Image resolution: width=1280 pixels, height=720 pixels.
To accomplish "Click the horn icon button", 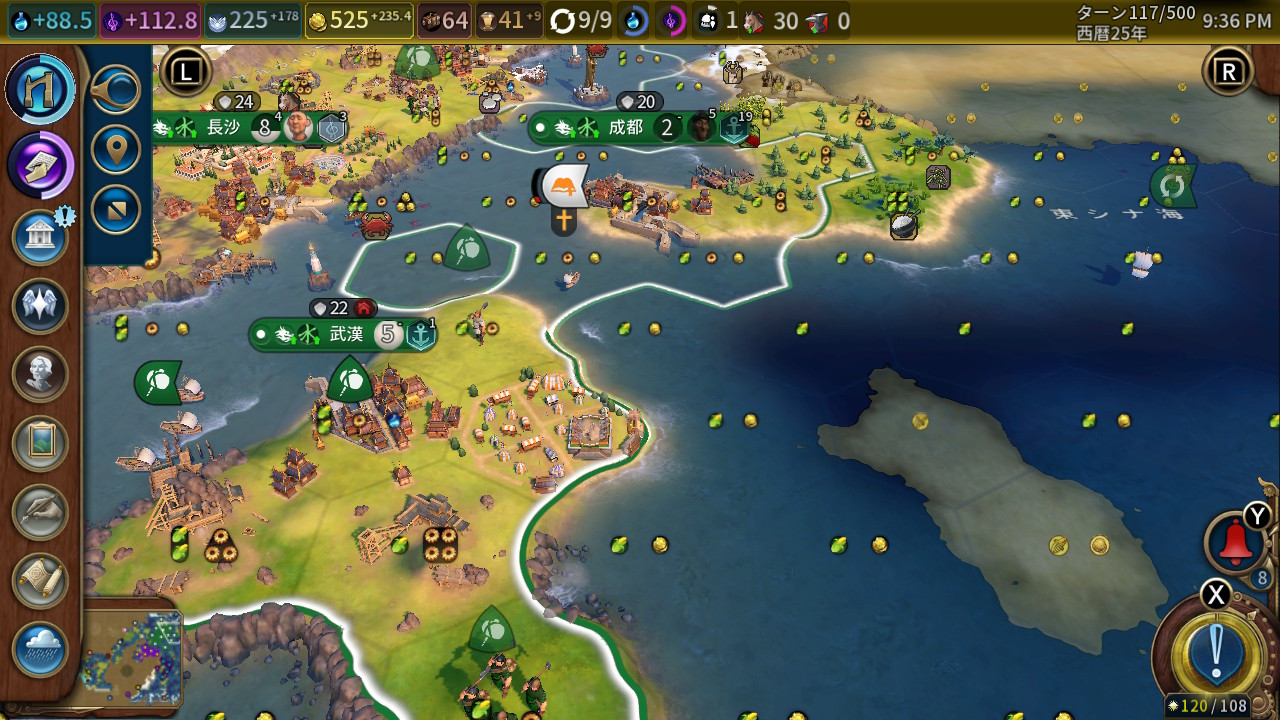I will (x=116, y=91).
